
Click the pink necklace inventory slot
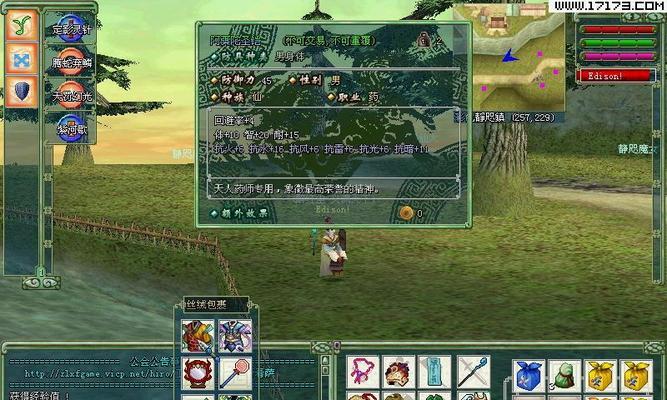click(363, 373)
